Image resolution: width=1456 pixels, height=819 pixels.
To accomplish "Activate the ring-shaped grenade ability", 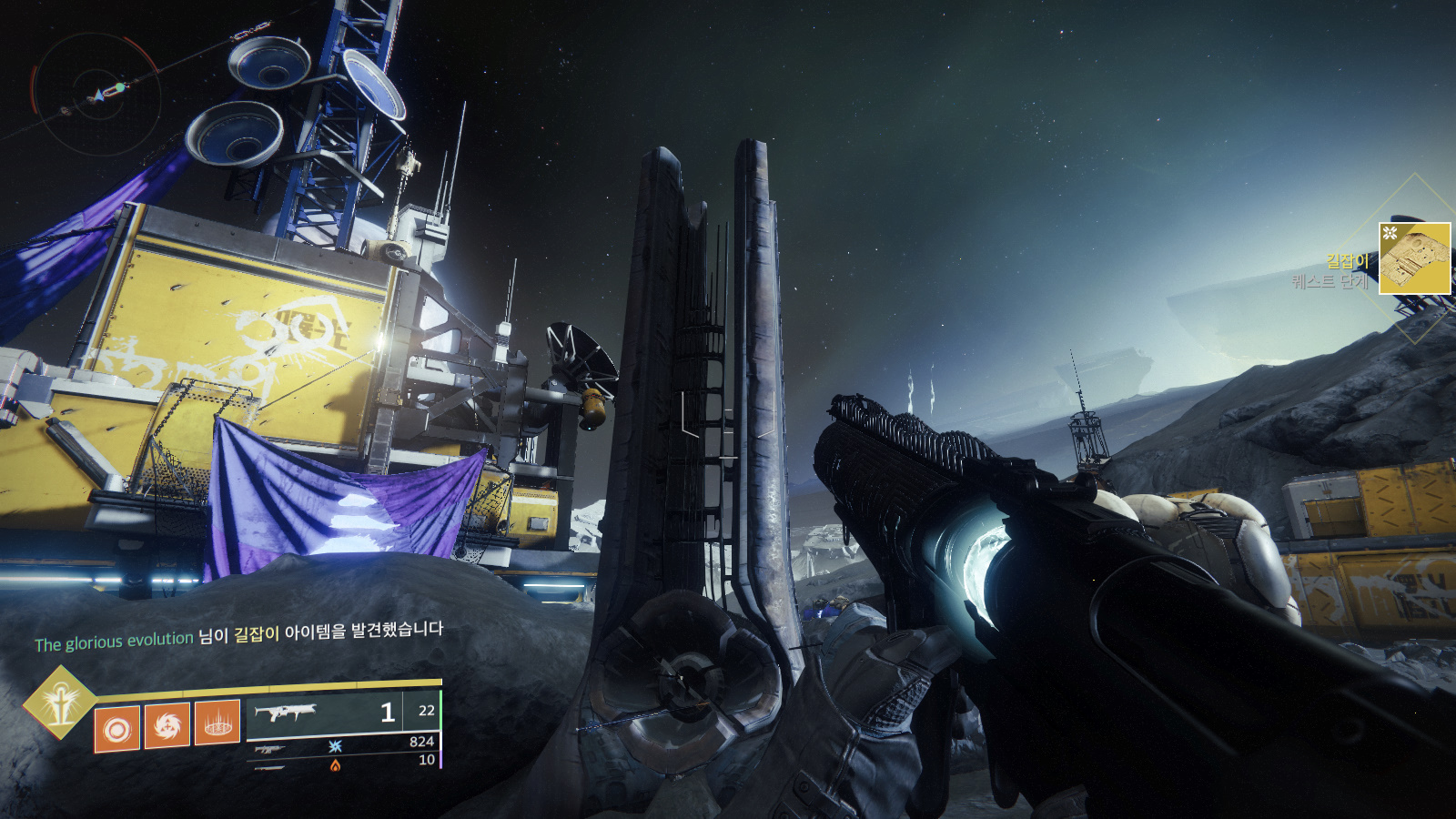I will pos(117,728).
